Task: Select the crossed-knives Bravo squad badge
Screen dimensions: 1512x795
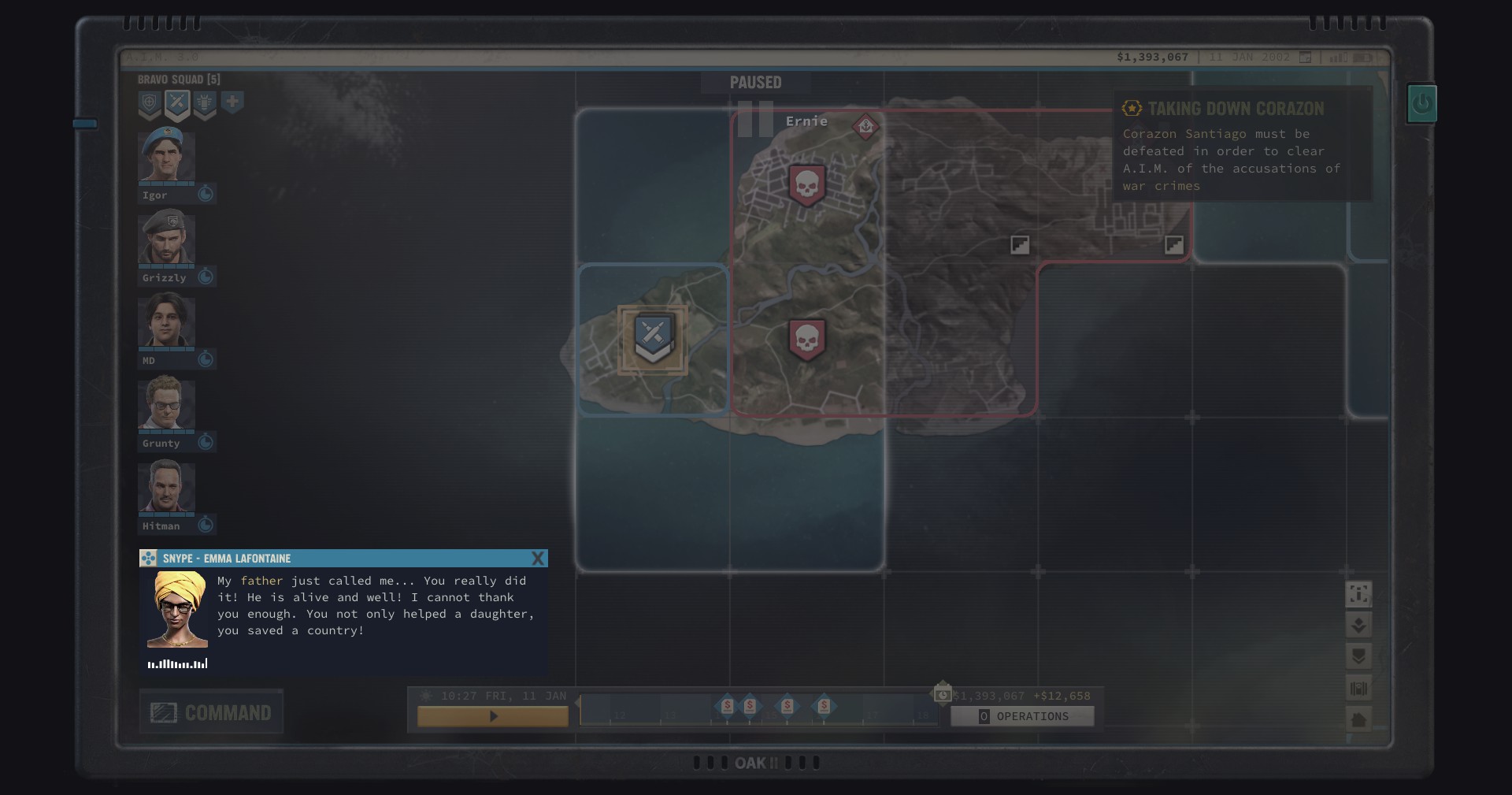Action: pyautogui.click(x=177, y=104)
